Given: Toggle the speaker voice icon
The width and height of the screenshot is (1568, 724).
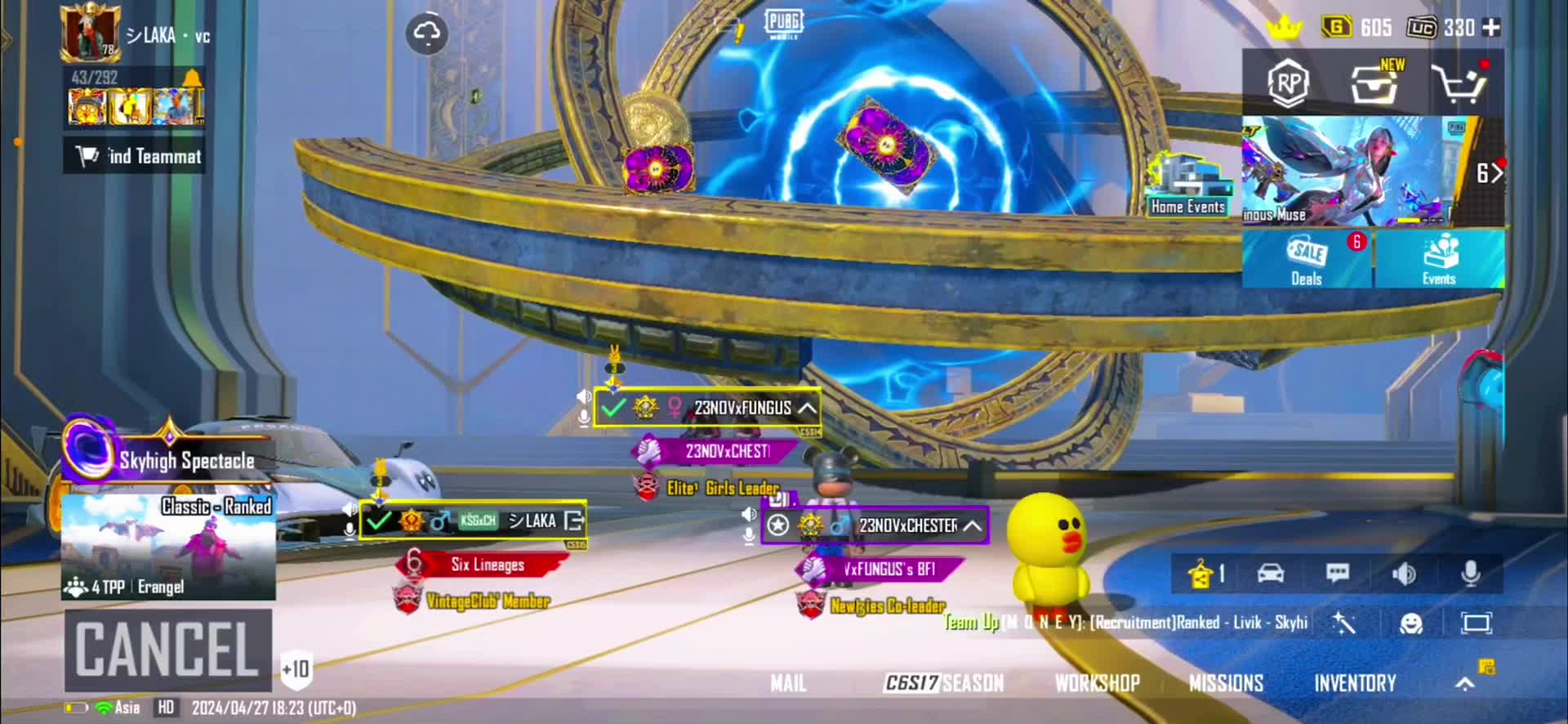Looking at the screenshot, I should pyautogui.click(x=1404, y=574).
